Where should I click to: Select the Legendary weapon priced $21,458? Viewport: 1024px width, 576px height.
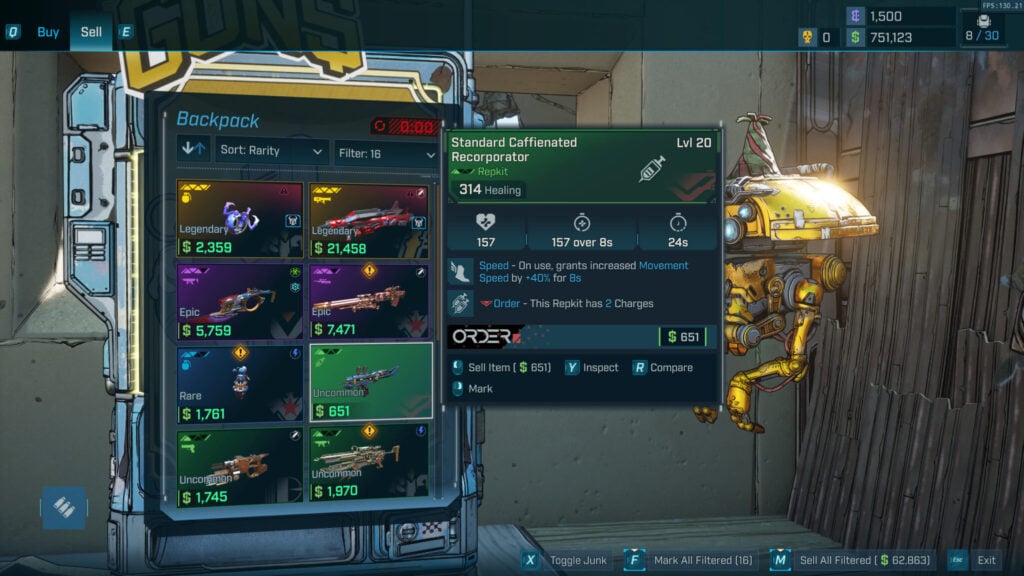click(x=369, y=219)
